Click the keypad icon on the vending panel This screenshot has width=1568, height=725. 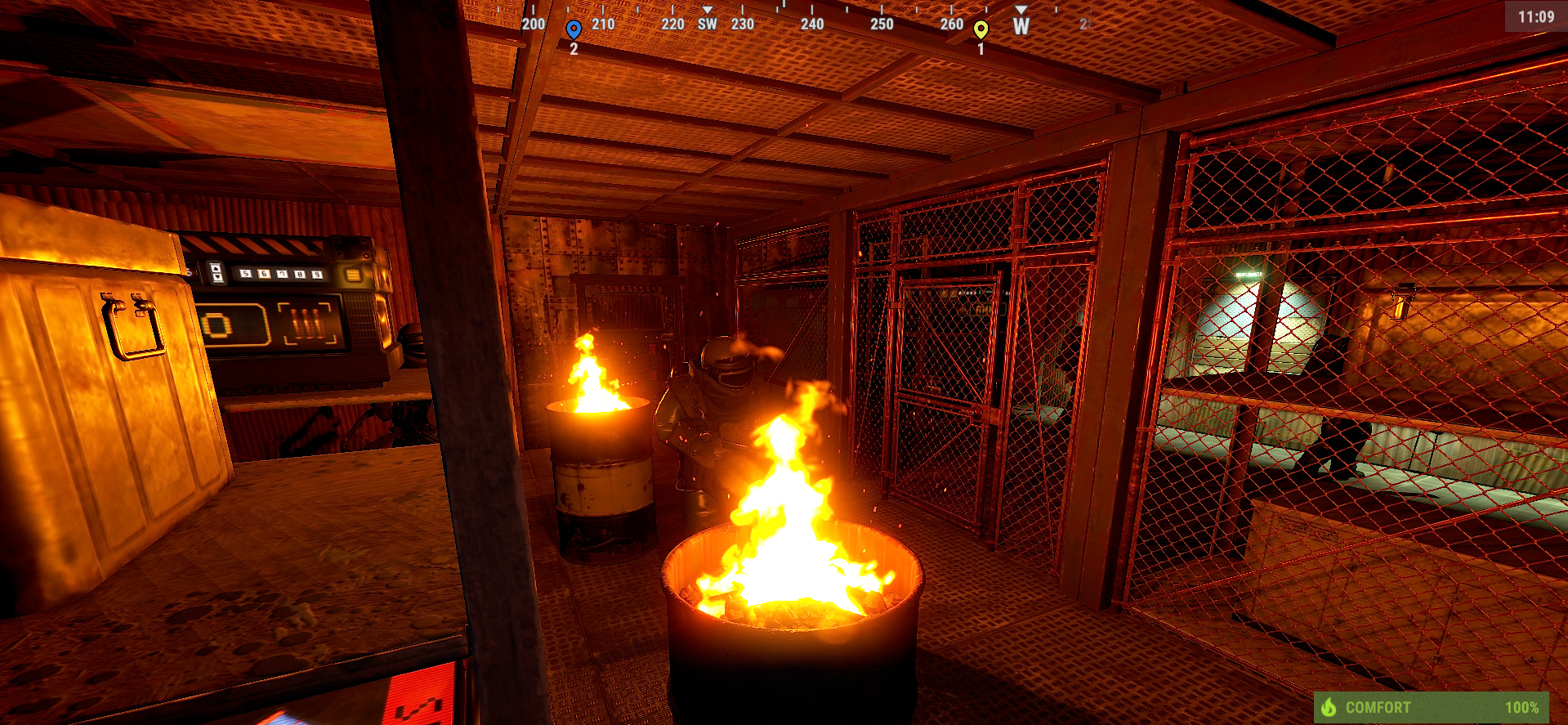[x=353, y=274]
